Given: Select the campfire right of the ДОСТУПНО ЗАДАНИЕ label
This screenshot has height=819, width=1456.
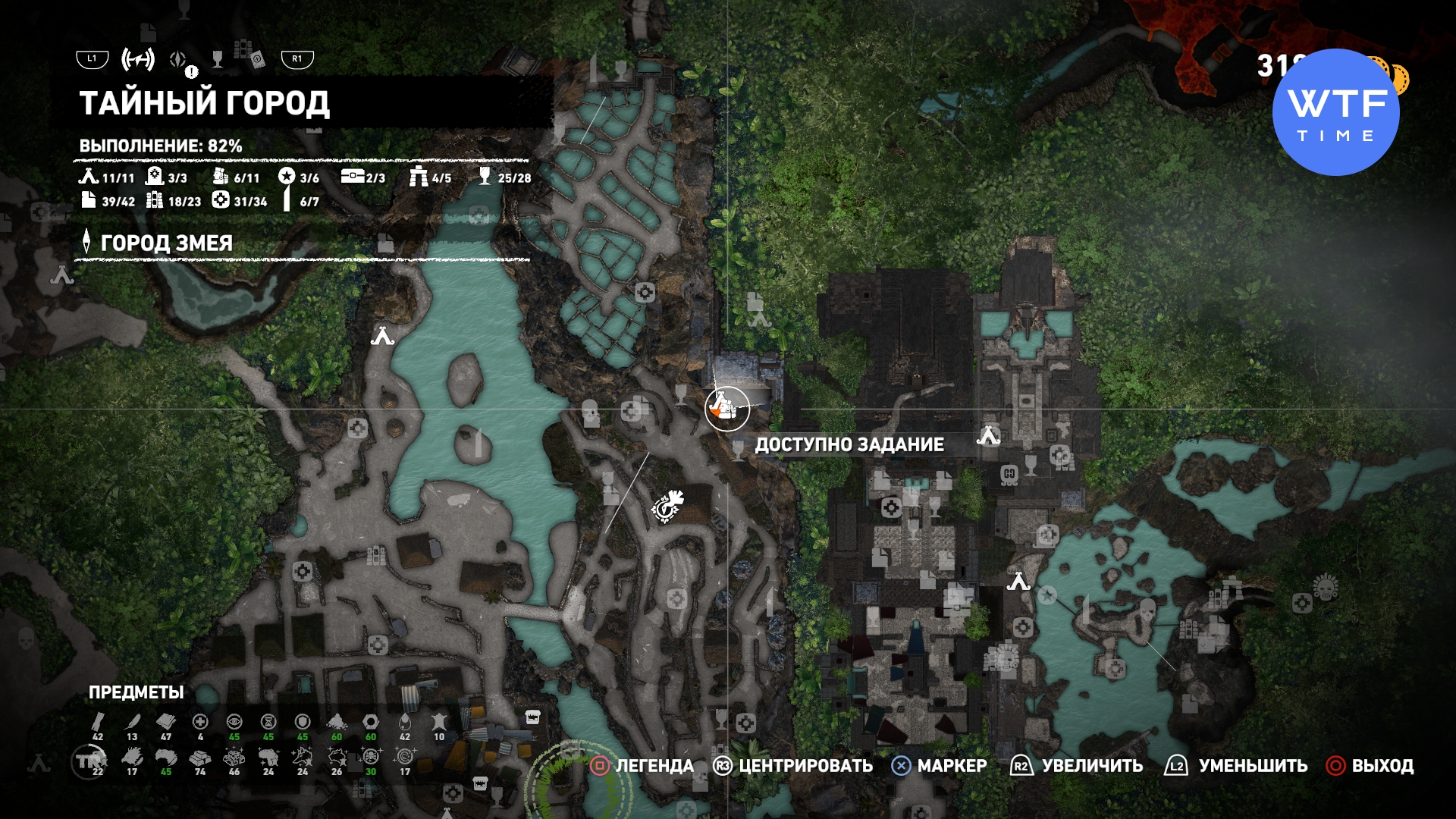Looking at the screenshot, I should [x=988, y=435].
